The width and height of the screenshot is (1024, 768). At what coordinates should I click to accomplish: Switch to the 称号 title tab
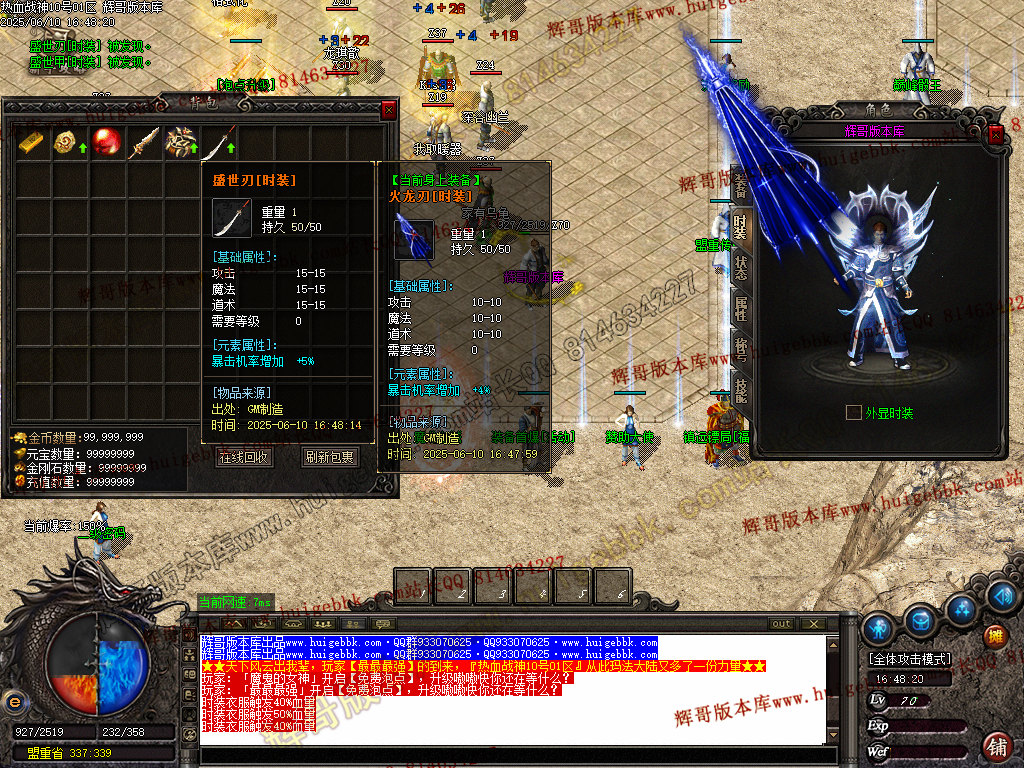coord(740,350)
